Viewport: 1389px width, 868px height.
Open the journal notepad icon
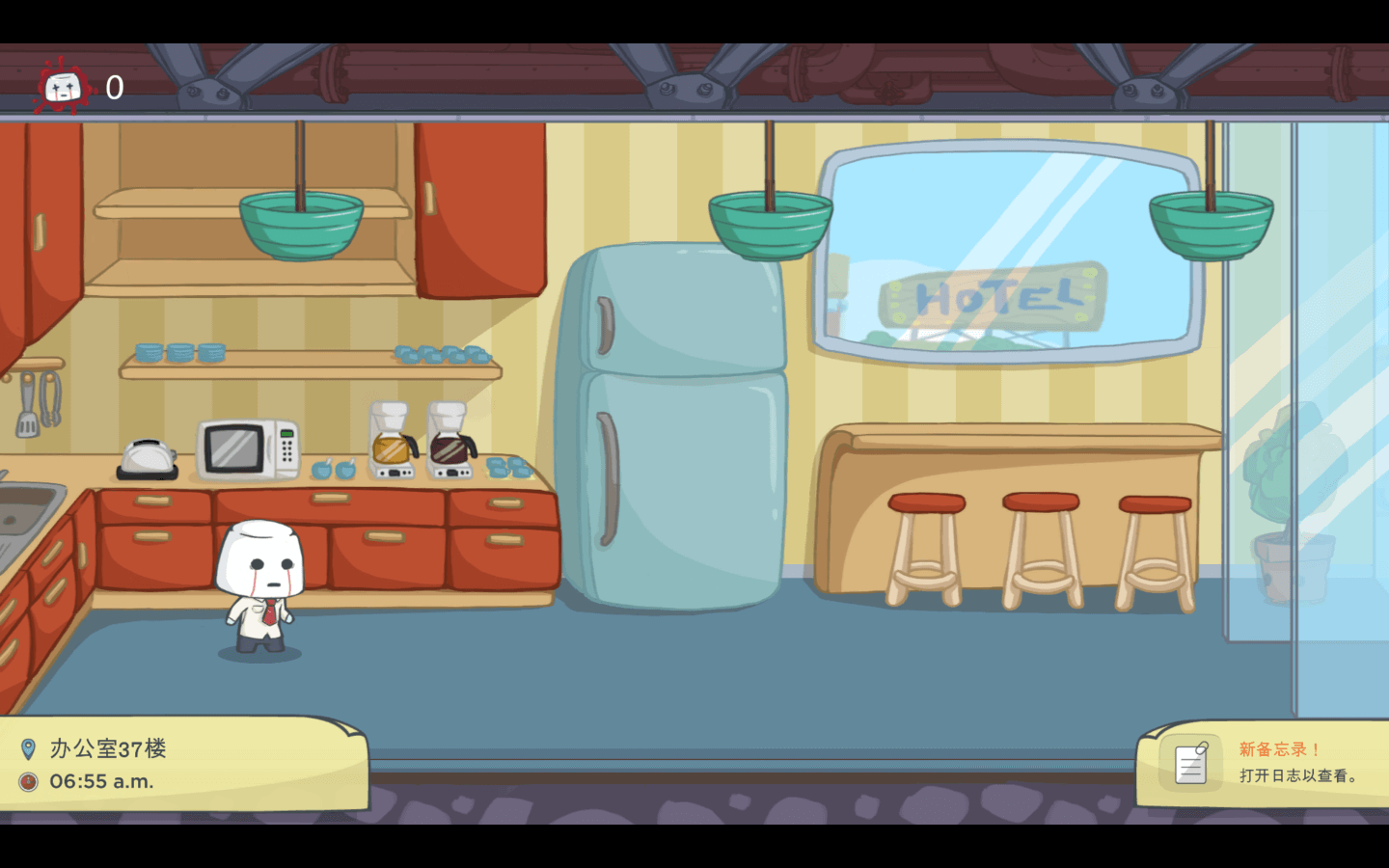pos(1191,762)
